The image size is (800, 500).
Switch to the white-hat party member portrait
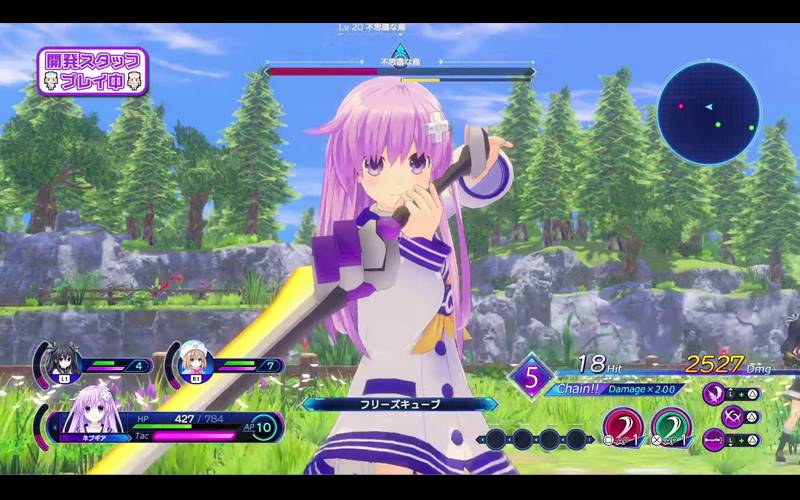195,364
